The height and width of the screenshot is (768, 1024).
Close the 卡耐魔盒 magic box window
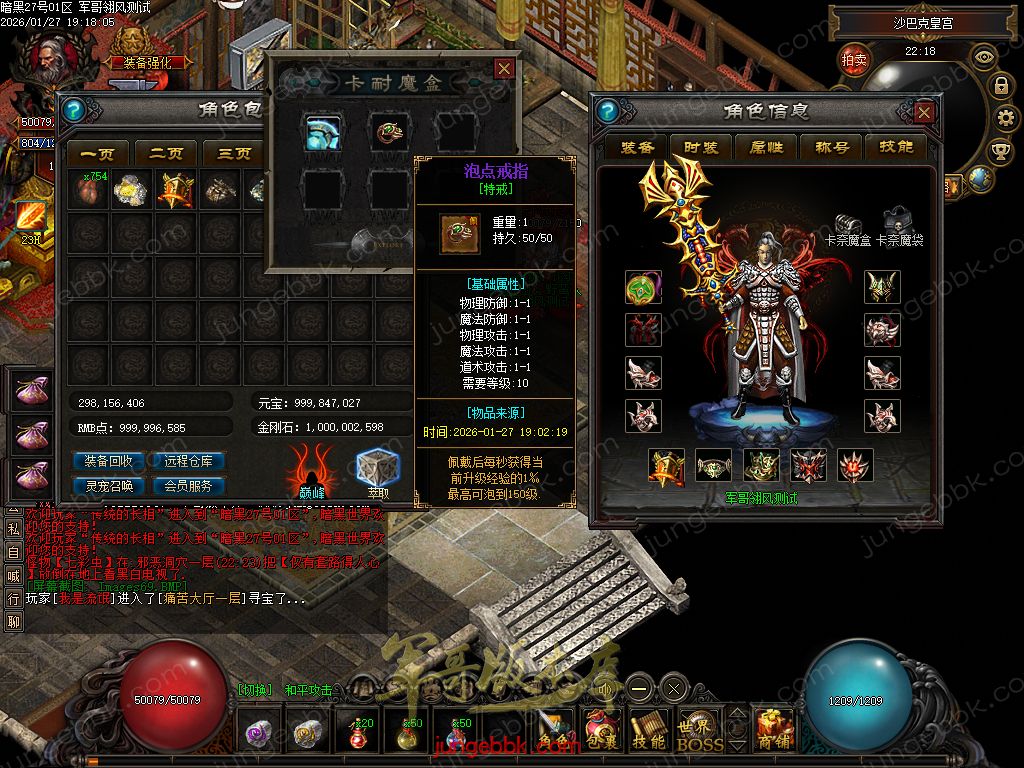[x=505, y=68]
